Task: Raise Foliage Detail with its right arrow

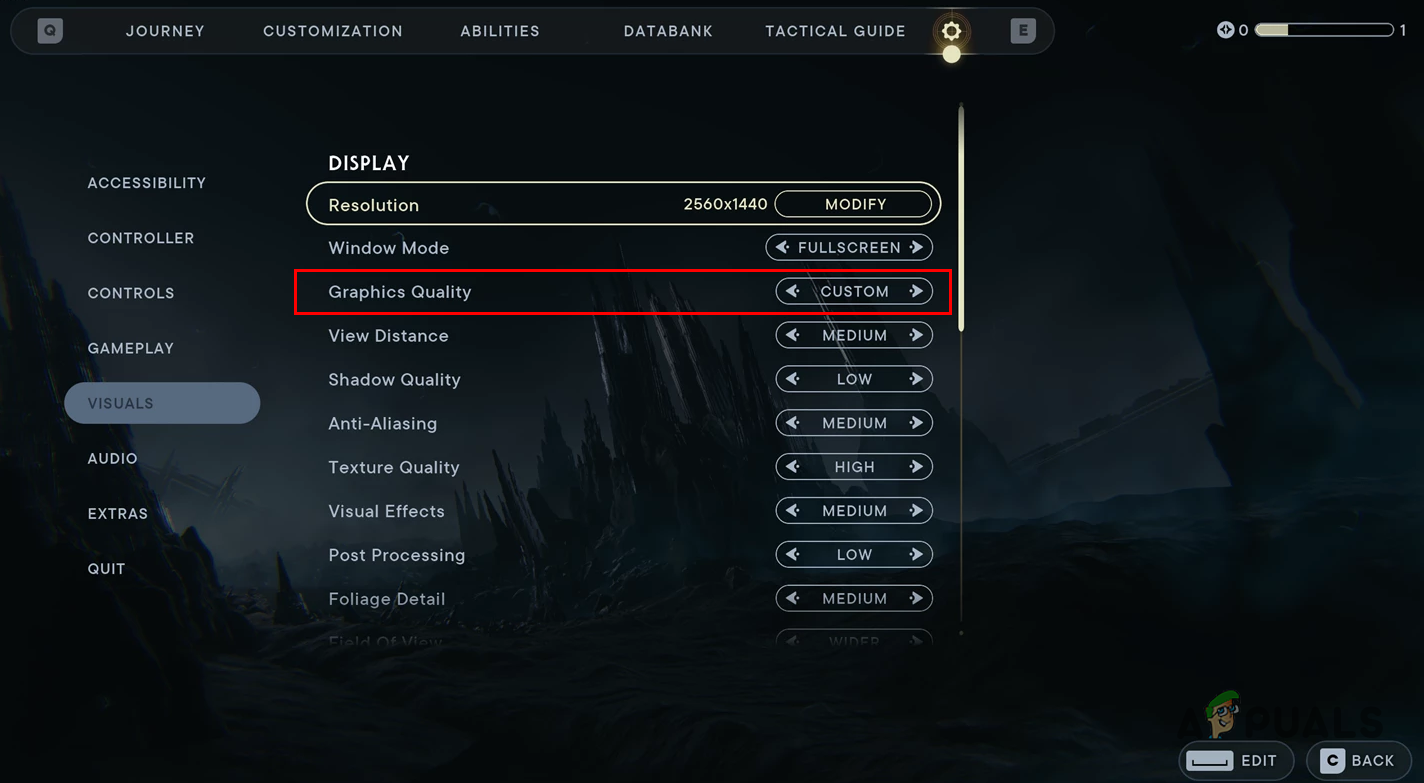Action: pyautogui.click(x=918, y=598)
